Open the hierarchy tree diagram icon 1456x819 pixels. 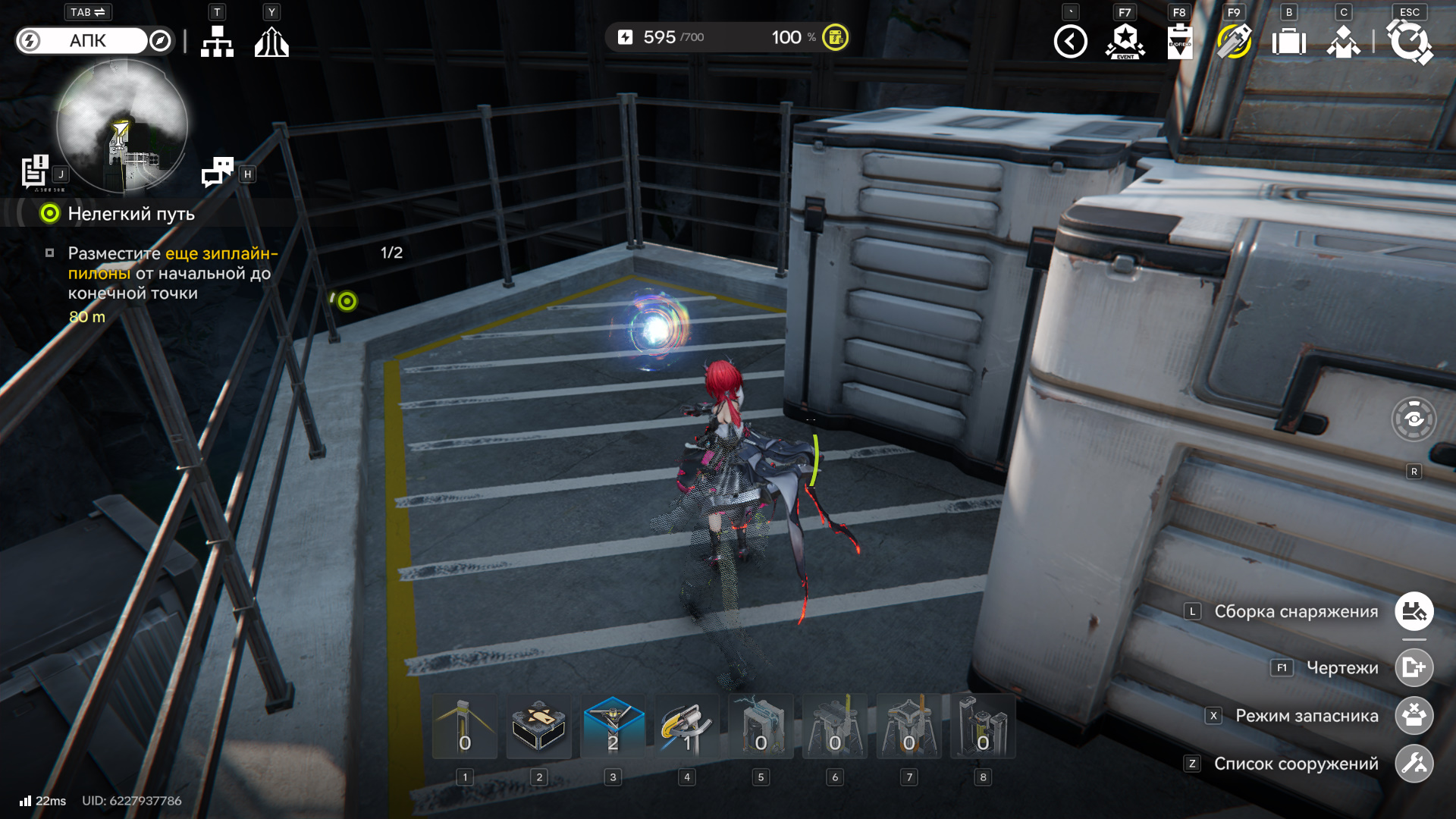[217, 42]
